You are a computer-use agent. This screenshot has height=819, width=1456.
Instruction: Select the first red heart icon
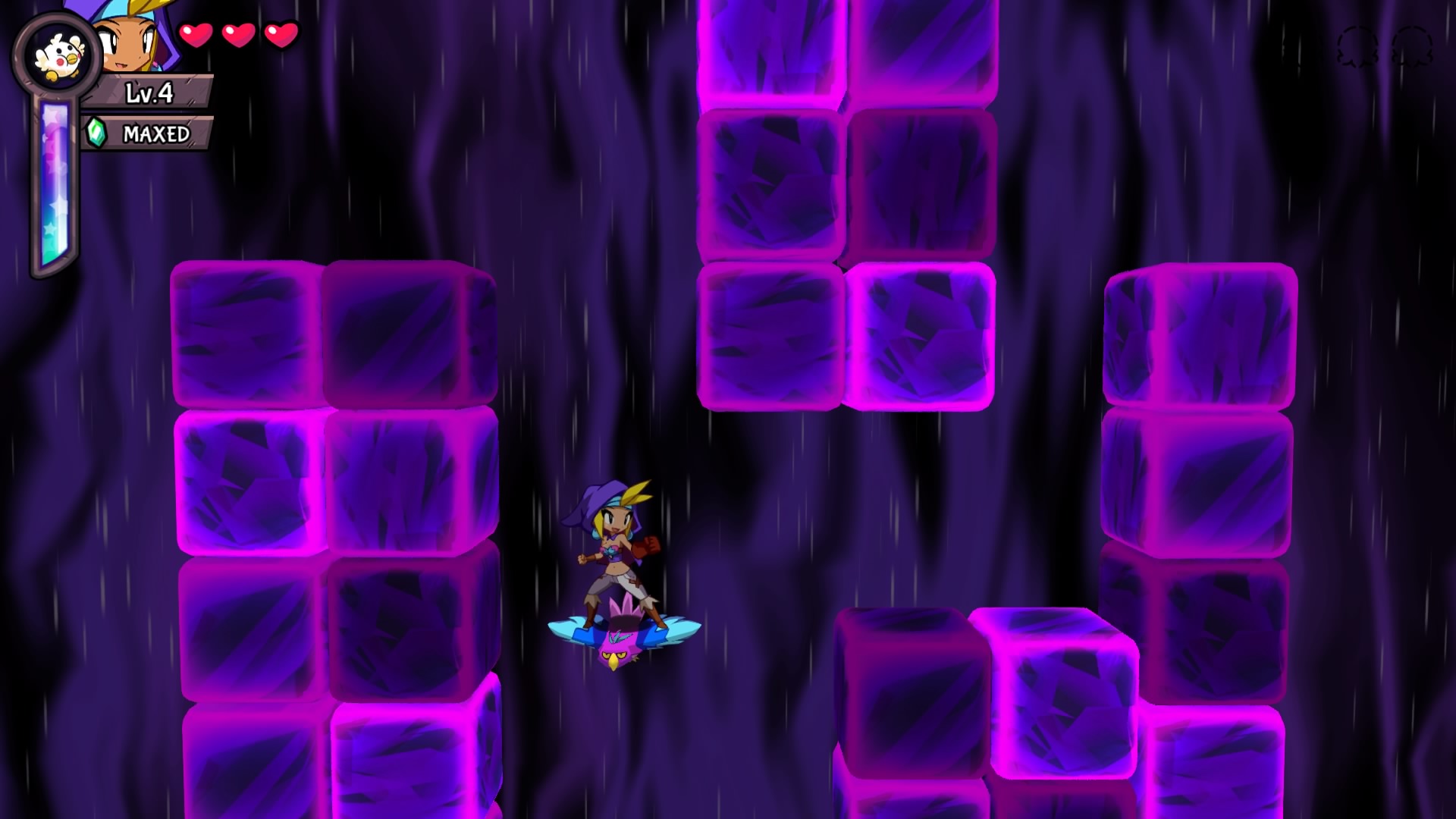[196, 35]
